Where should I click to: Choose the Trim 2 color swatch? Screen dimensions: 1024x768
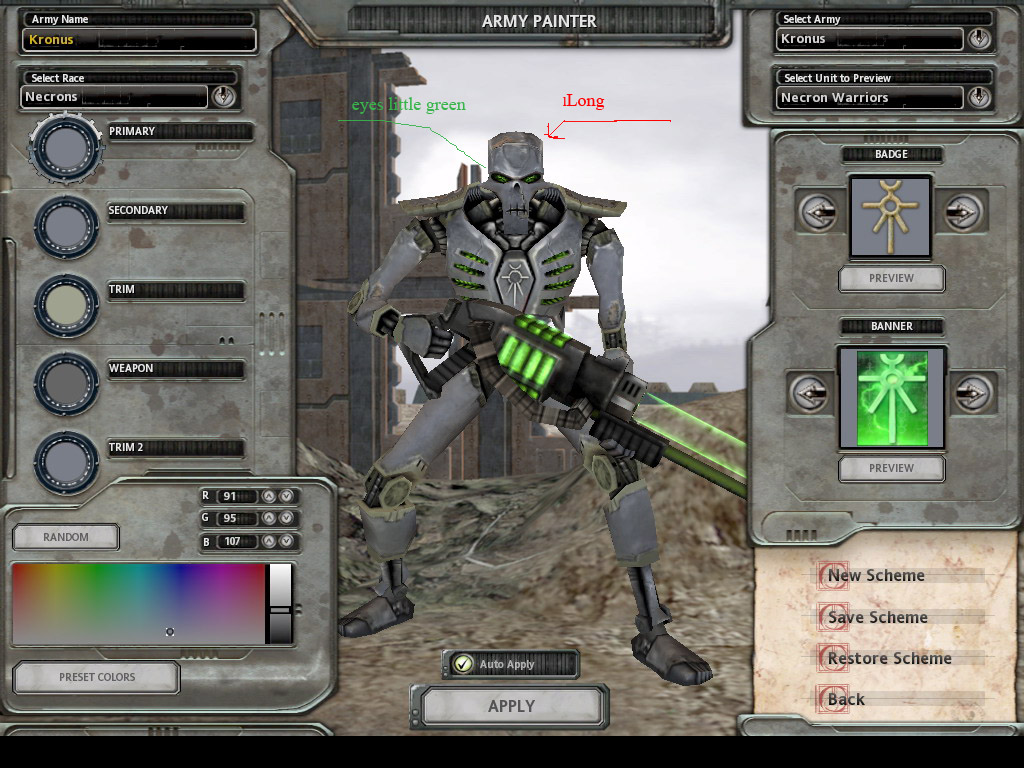[x=67, y=461]
